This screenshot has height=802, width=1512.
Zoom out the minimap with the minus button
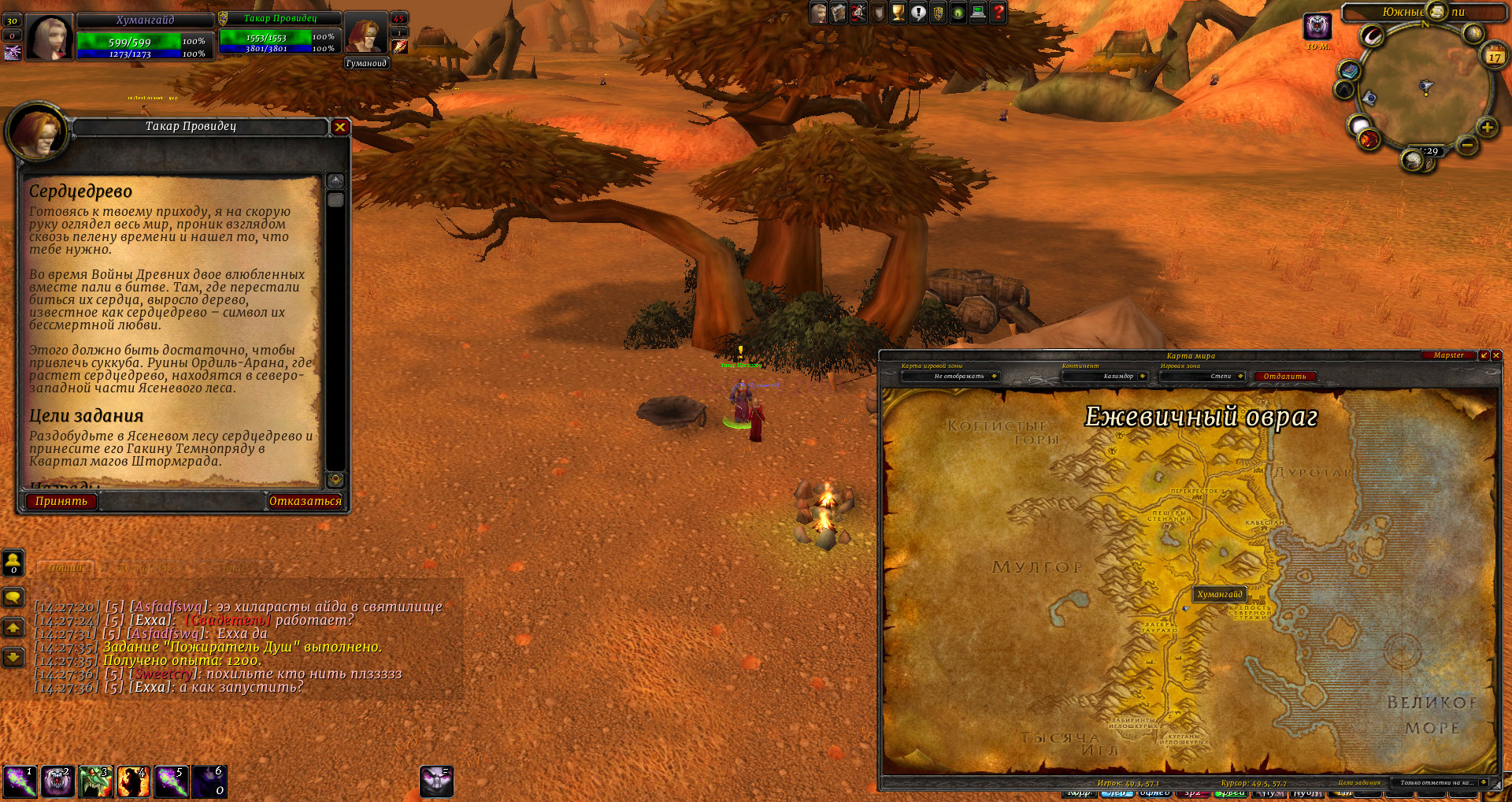pyautogui.click(x=1466, y=145)
